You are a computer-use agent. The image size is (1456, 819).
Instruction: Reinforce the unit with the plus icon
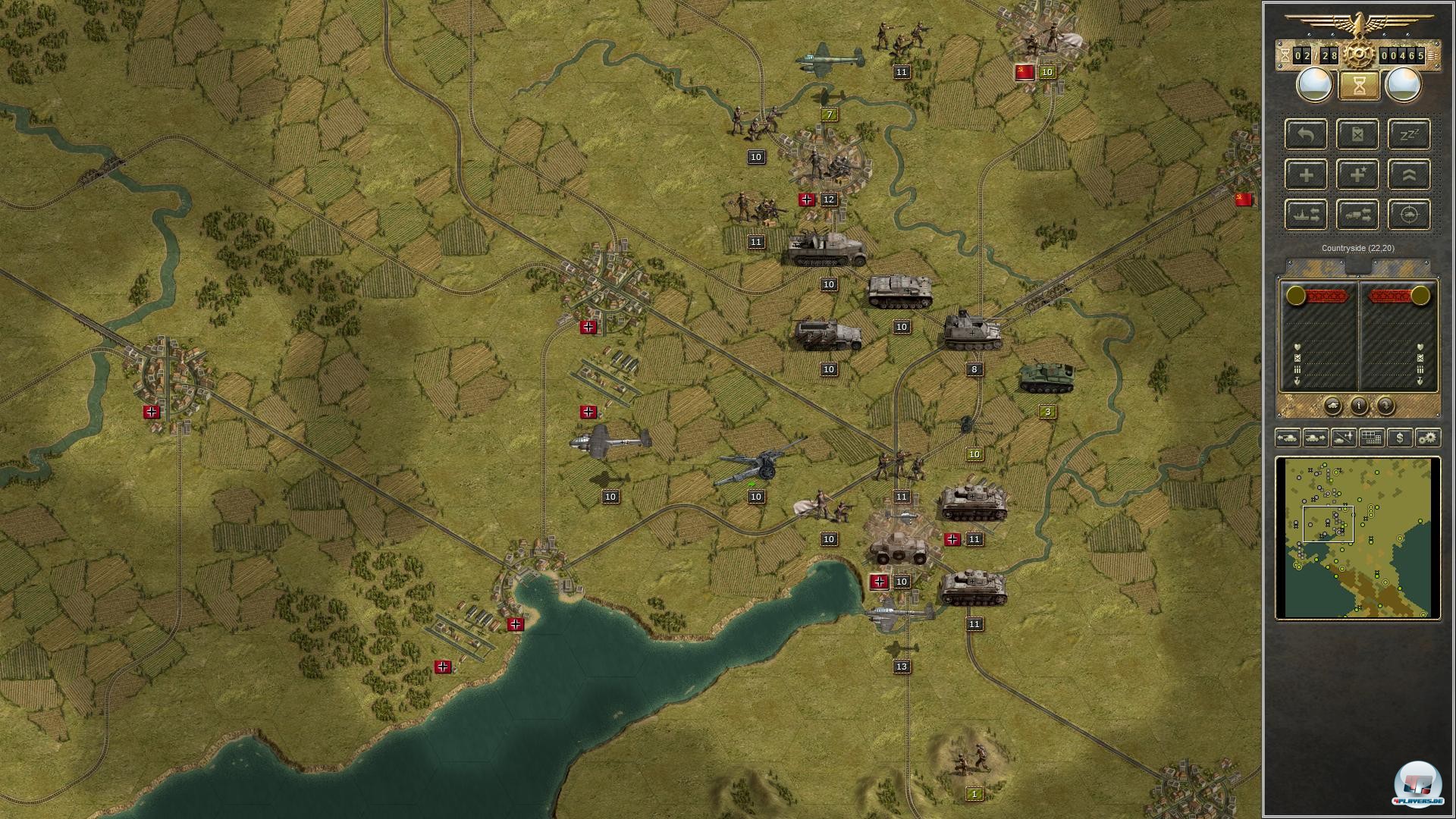[1306, 174]
